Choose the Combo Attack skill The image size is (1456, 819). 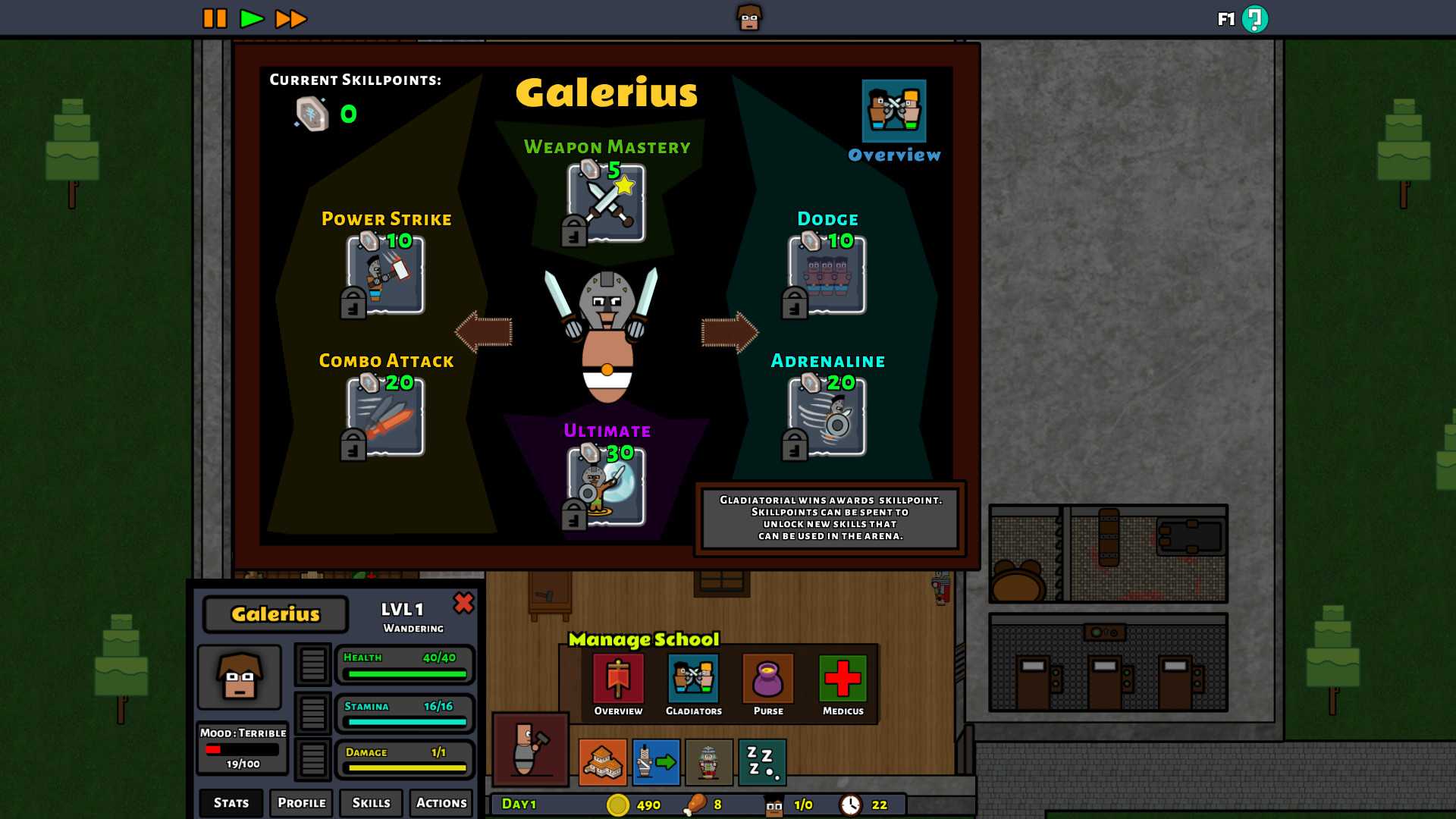(386, 416)
